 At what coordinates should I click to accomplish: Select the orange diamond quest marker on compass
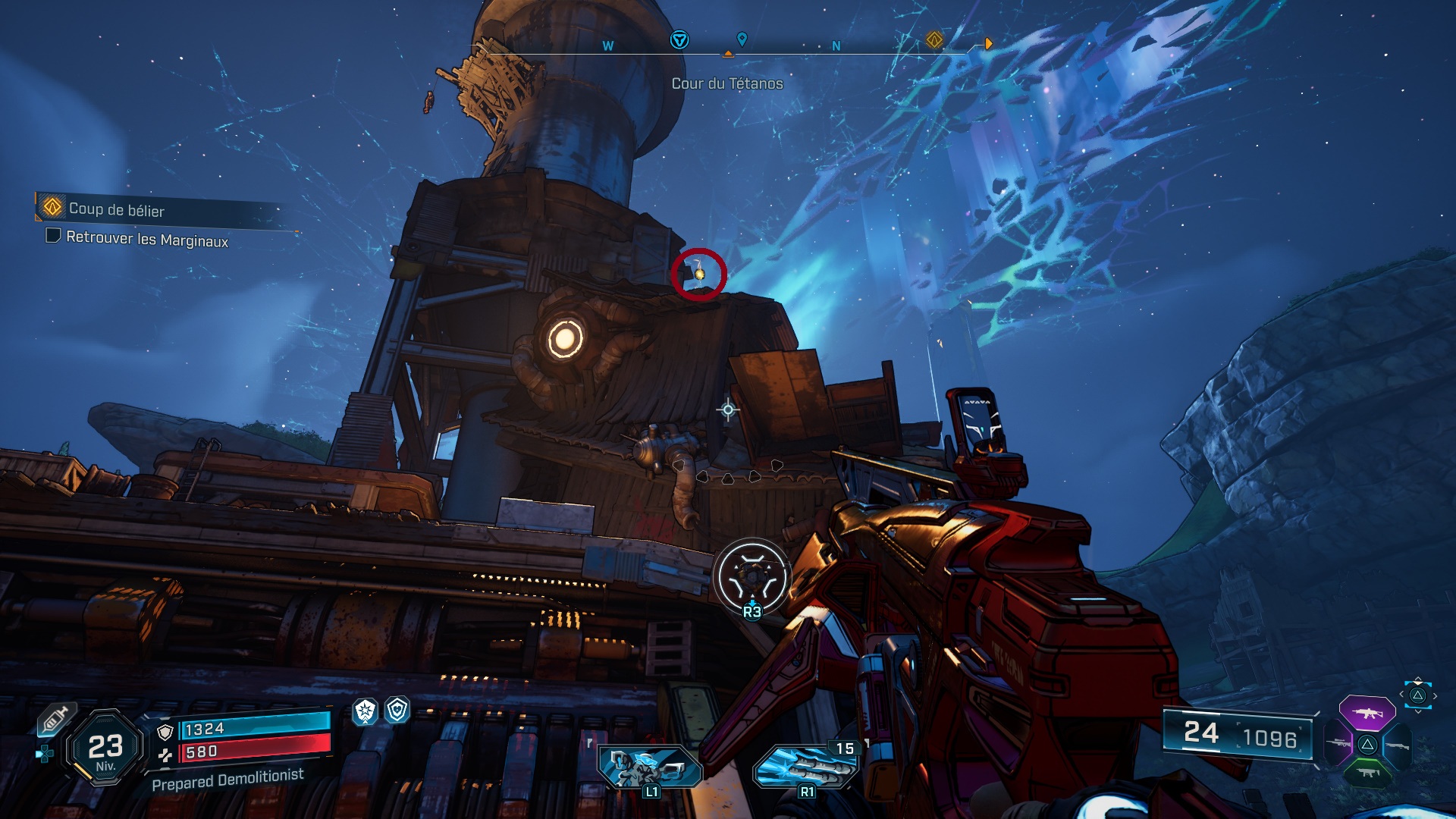click(x=934, y=39)
